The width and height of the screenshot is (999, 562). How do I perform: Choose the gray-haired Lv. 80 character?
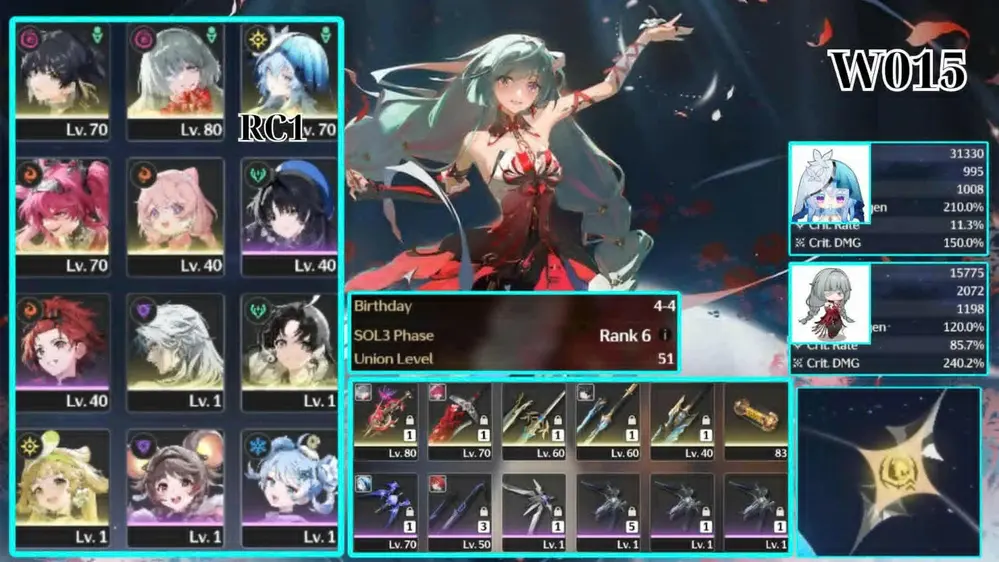[x=176, y=81]
